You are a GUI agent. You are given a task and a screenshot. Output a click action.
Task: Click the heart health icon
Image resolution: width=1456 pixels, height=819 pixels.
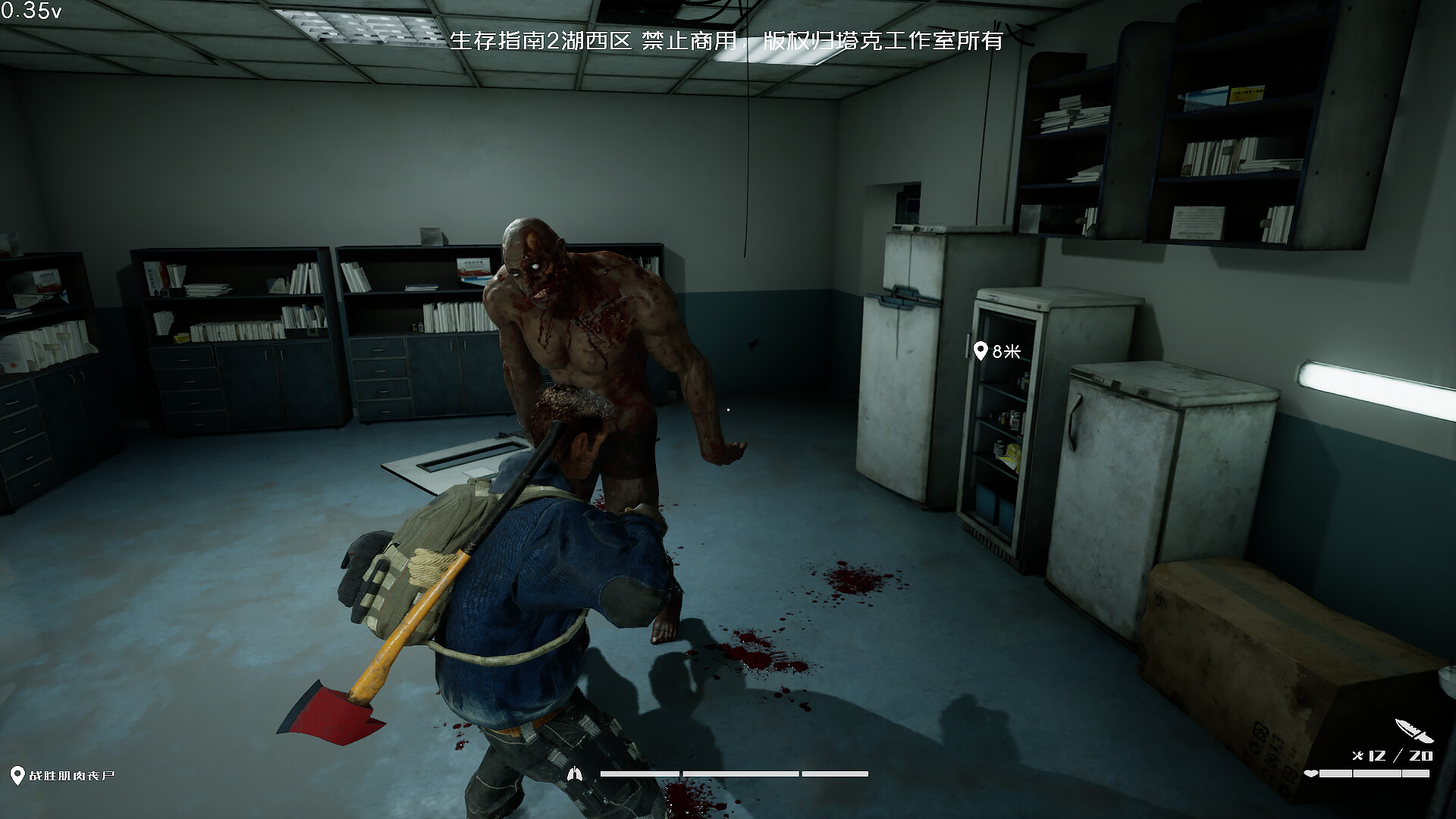coord(1311,773)
